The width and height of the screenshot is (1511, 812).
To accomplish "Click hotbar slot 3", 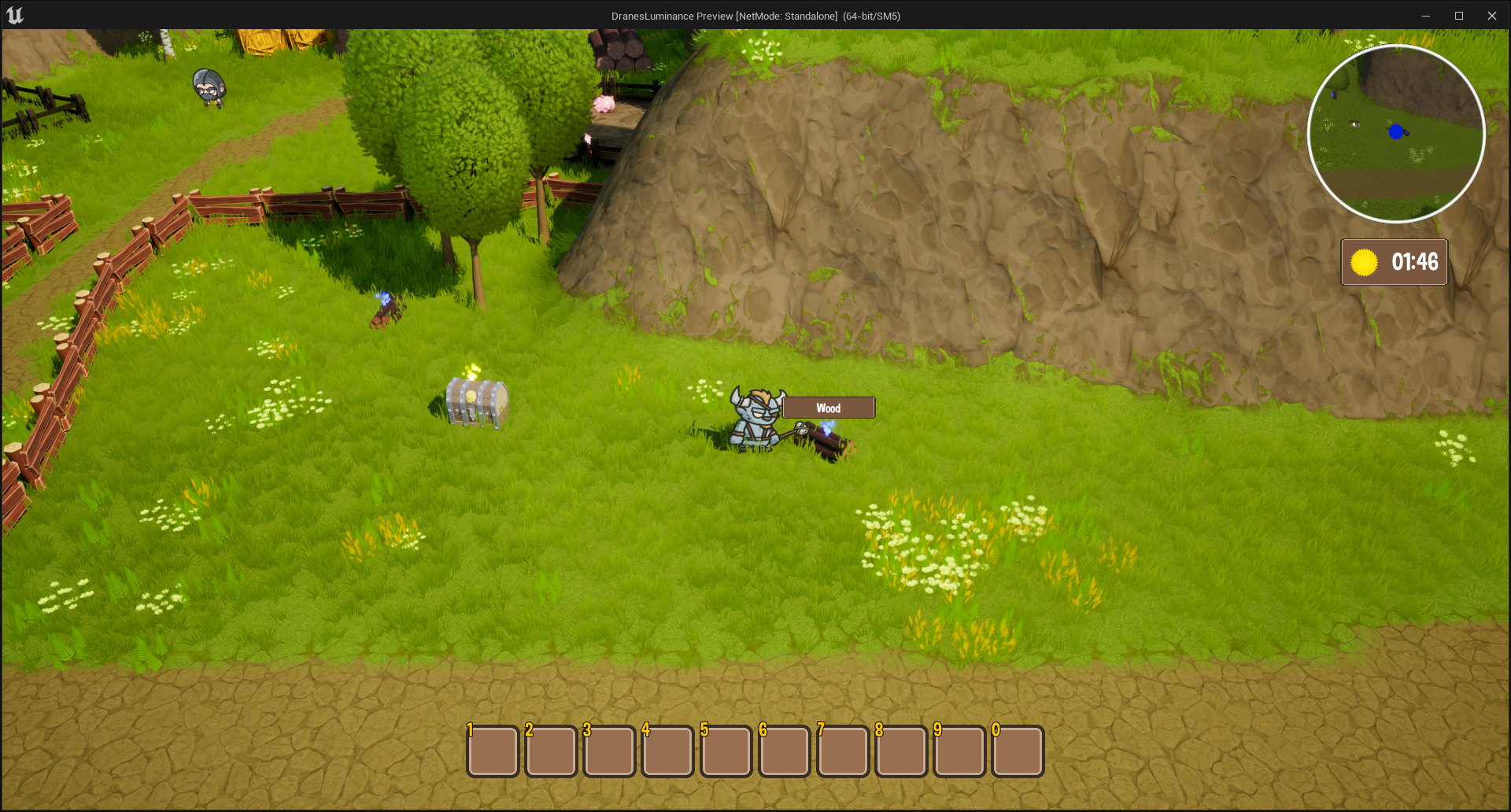I will click(609, 751).
